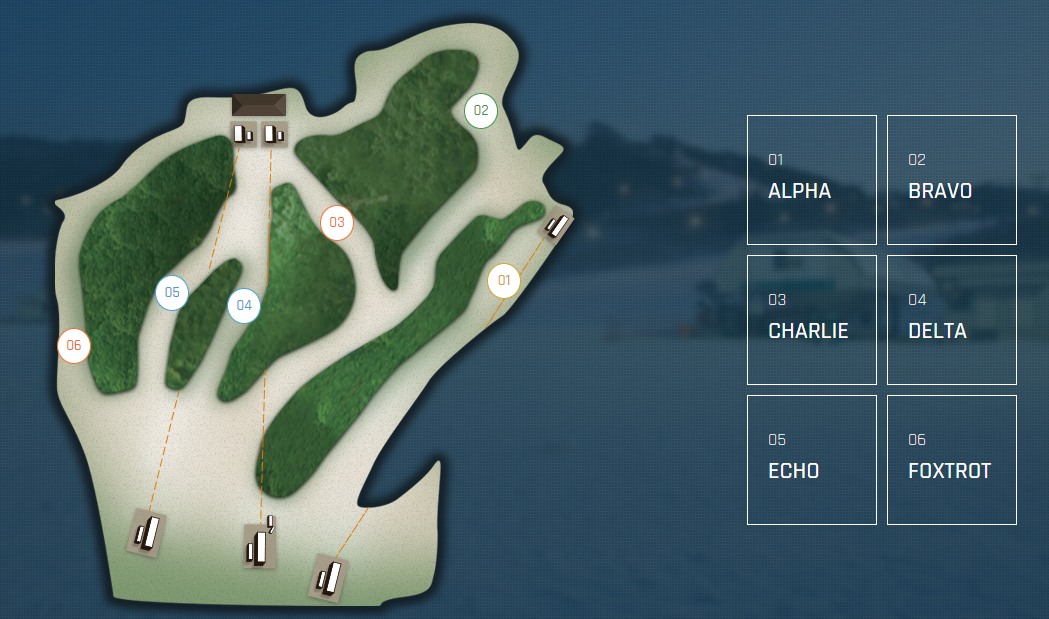Screen dimensions: 1049x619
Task: Click the orange 03 map marker
Action: coord(337,222)
